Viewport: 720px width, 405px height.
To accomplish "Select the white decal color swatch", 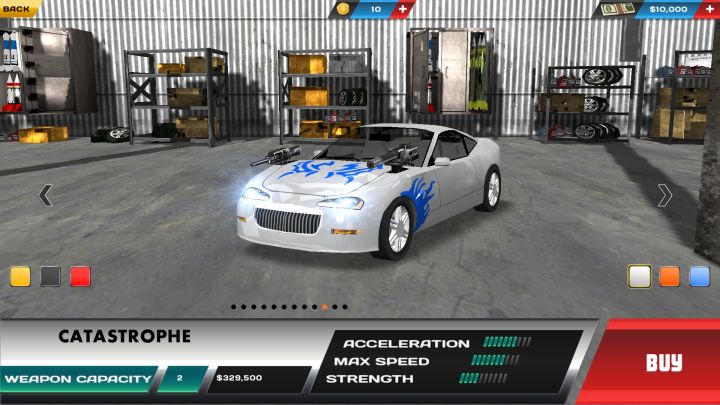I will tap(640, 276).
